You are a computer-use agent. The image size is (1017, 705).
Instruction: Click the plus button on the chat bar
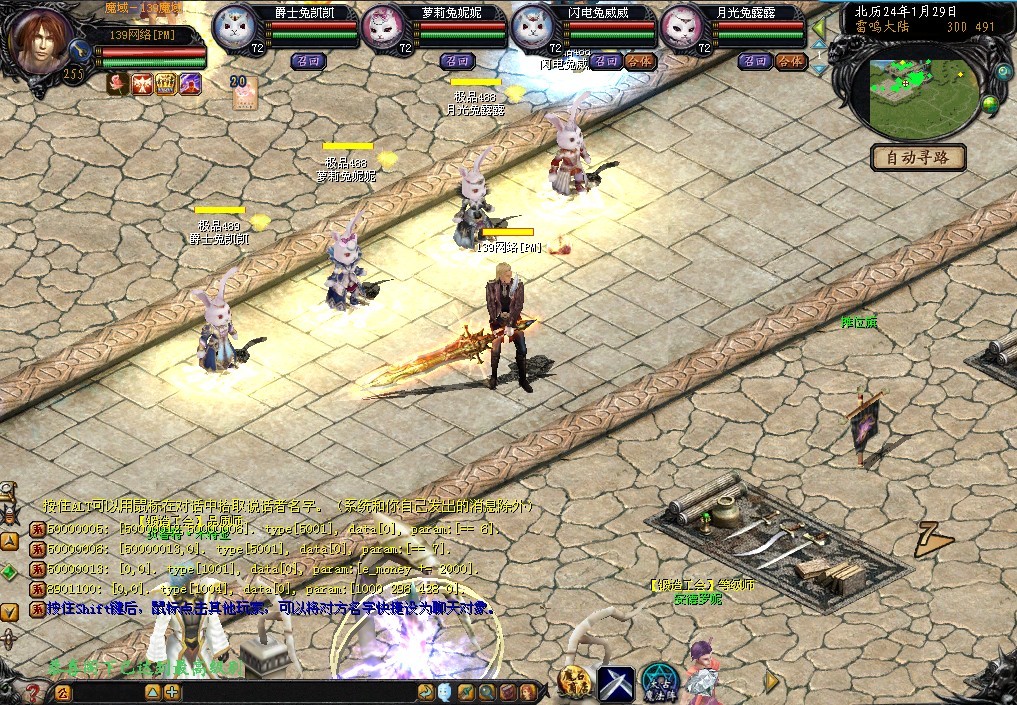click(173, 692)
